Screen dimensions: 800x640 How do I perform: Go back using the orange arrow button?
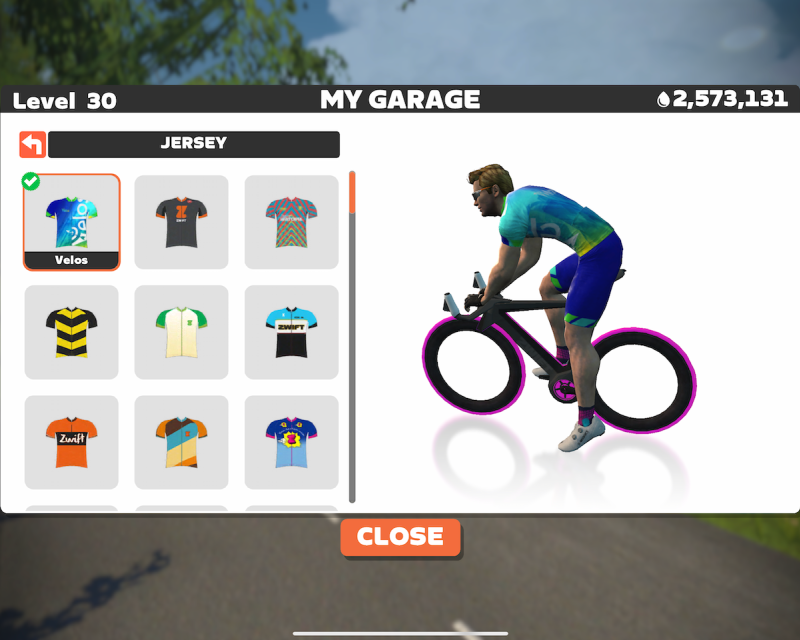(32, 144)
